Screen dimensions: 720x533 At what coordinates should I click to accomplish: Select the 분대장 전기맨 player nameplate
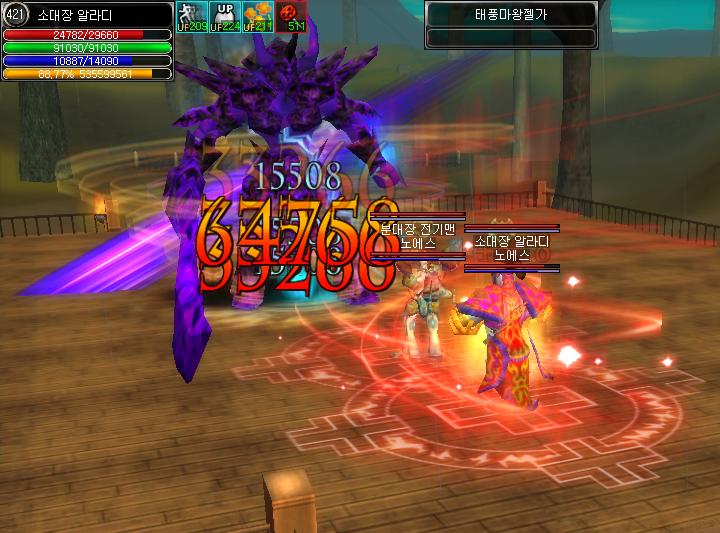[x=417, y=229]
